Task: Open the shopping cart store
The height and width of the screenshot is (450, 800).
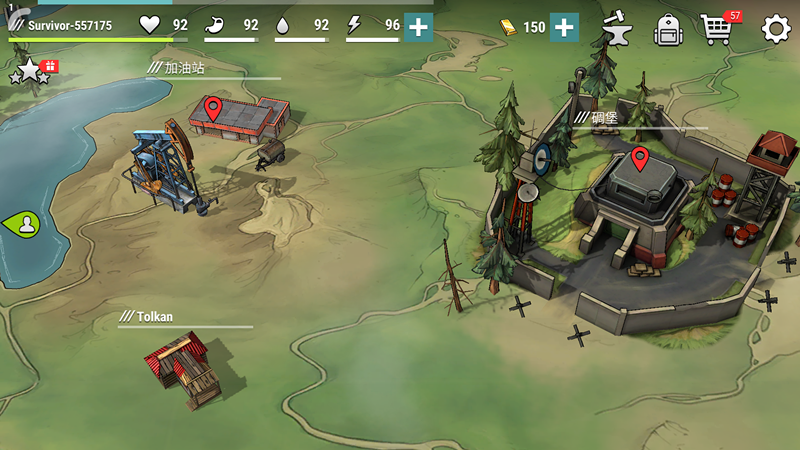Action: pyautogui.click(x=716, y=29)
